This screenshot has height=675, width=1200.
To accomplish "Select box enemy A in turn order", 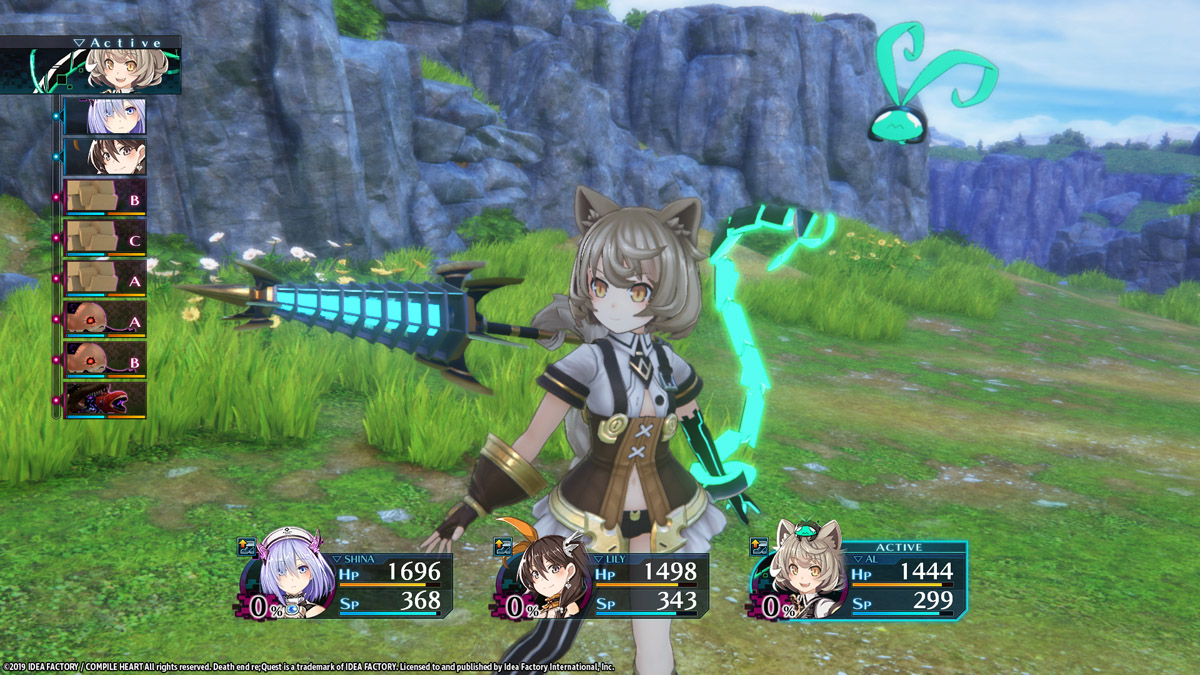I will point(105,279).
